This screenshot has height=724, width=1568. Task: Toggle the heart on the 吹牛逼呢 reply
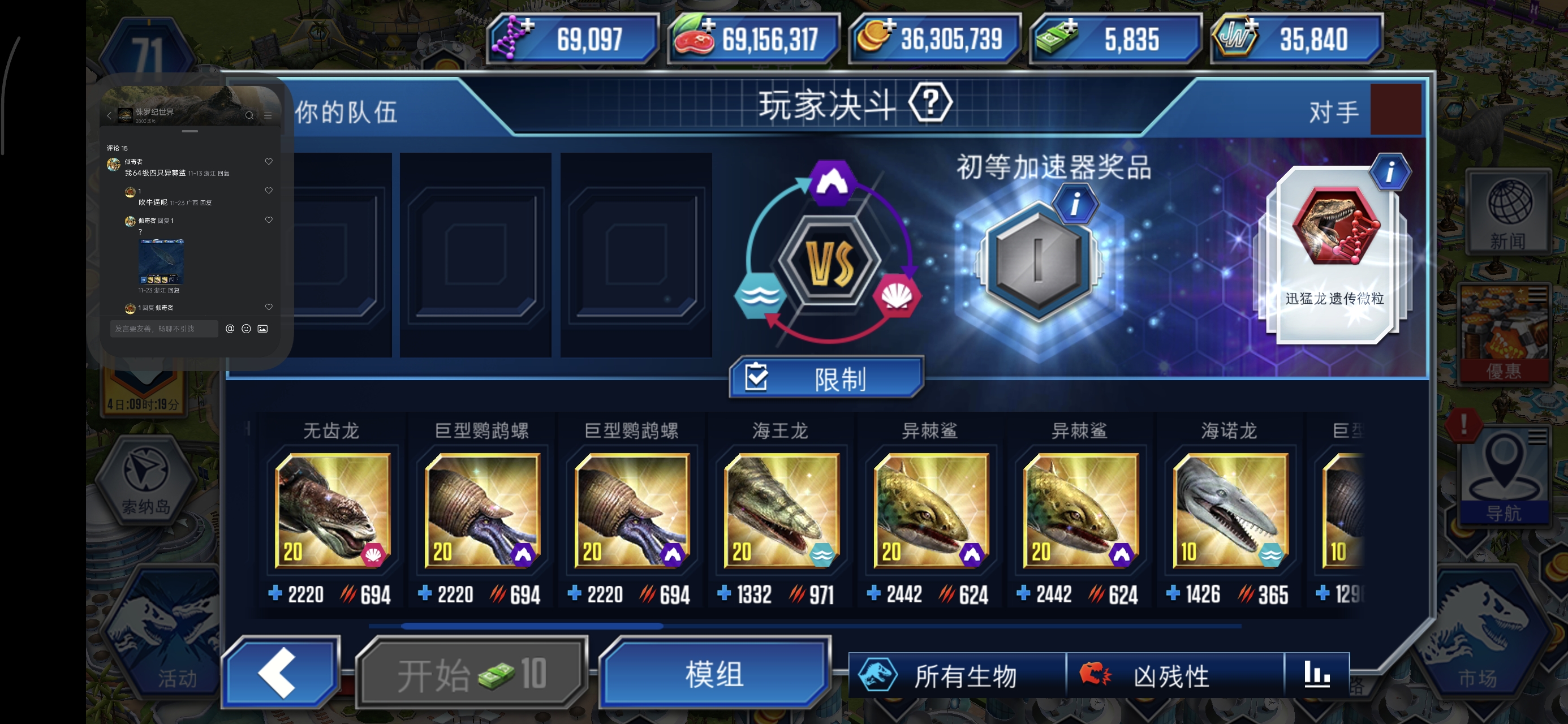269,191
